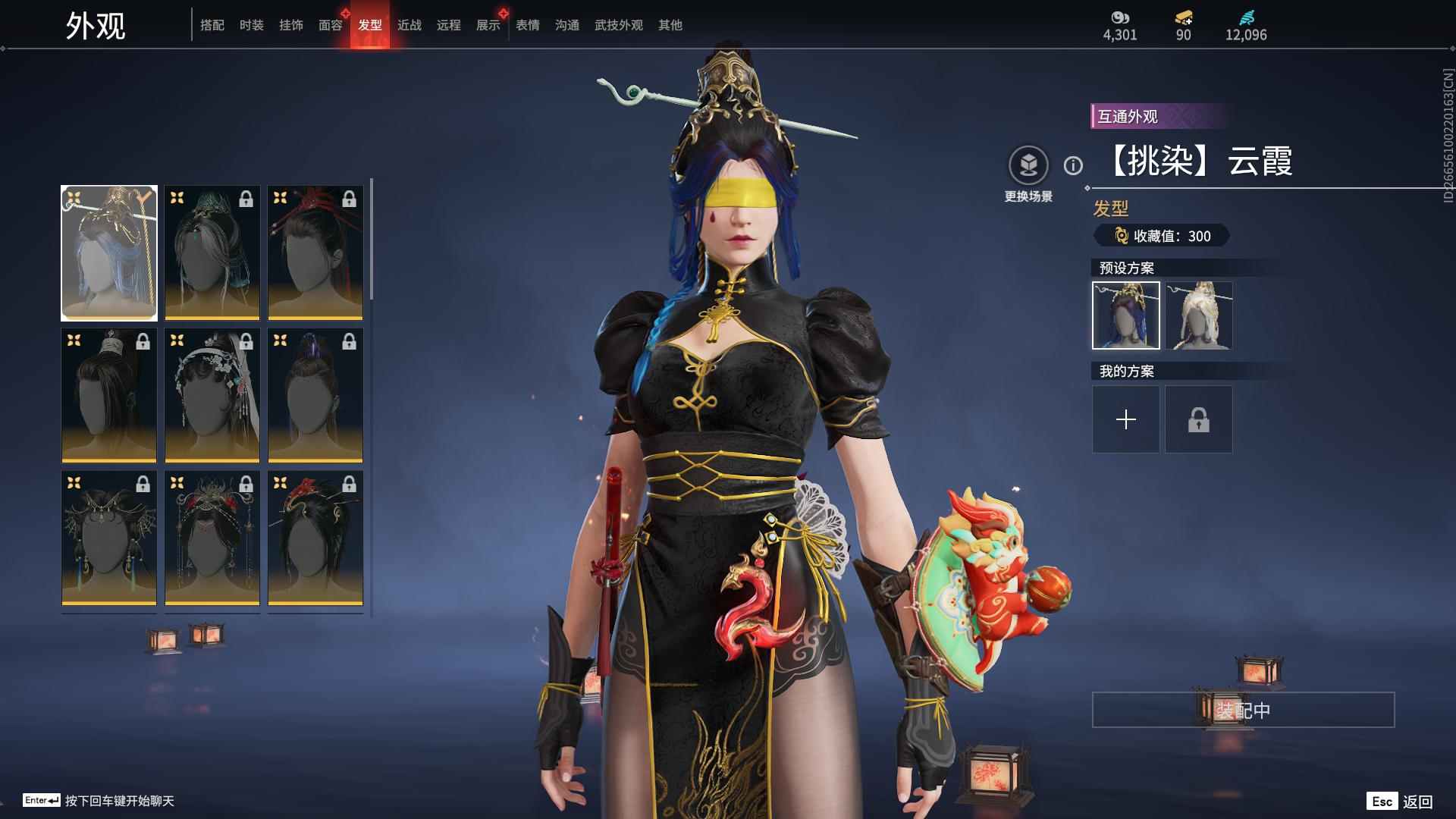The height and width of the screenshot is (819, 1456).
Task: Switch to the 面容 face tab
Action: pos(331,25)
